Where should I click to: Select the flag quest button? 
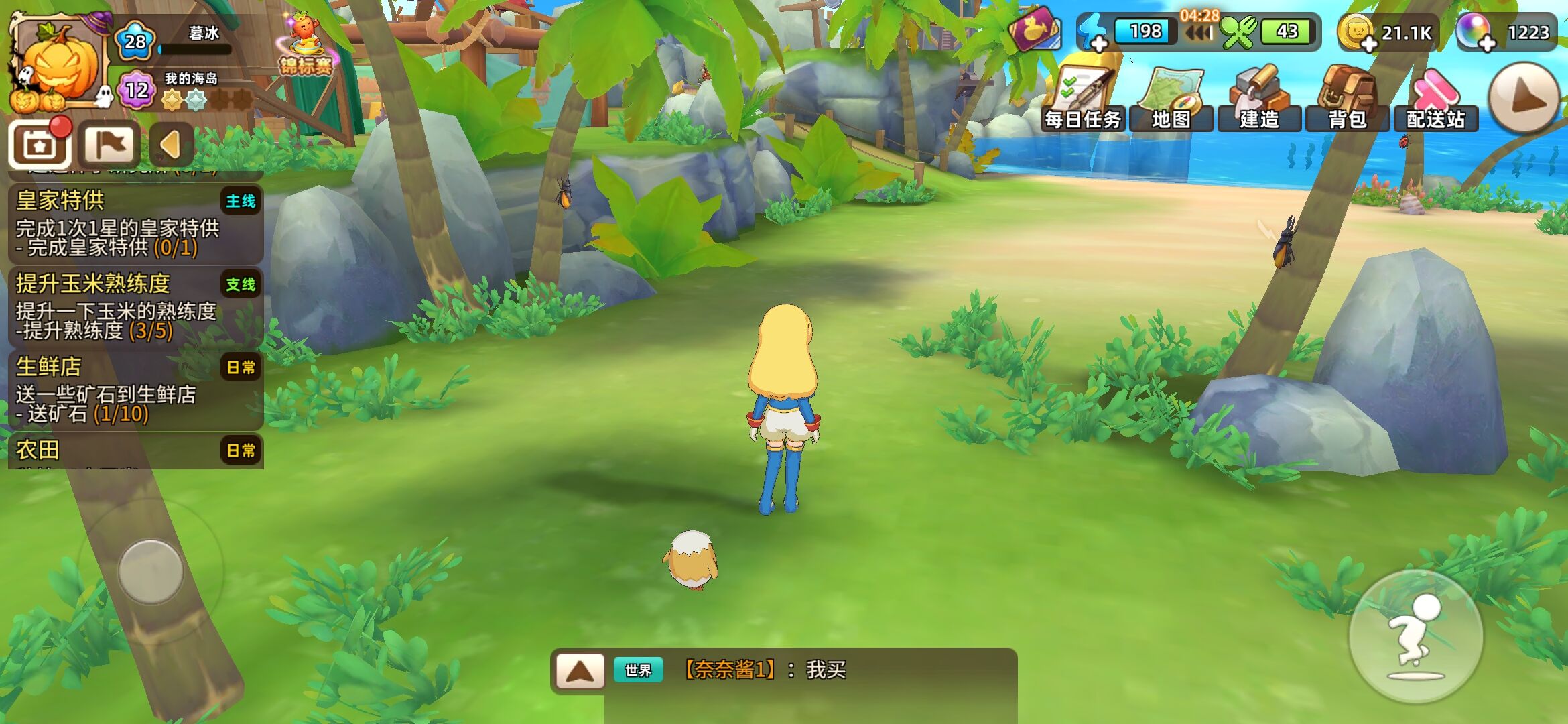click(109, 144)
